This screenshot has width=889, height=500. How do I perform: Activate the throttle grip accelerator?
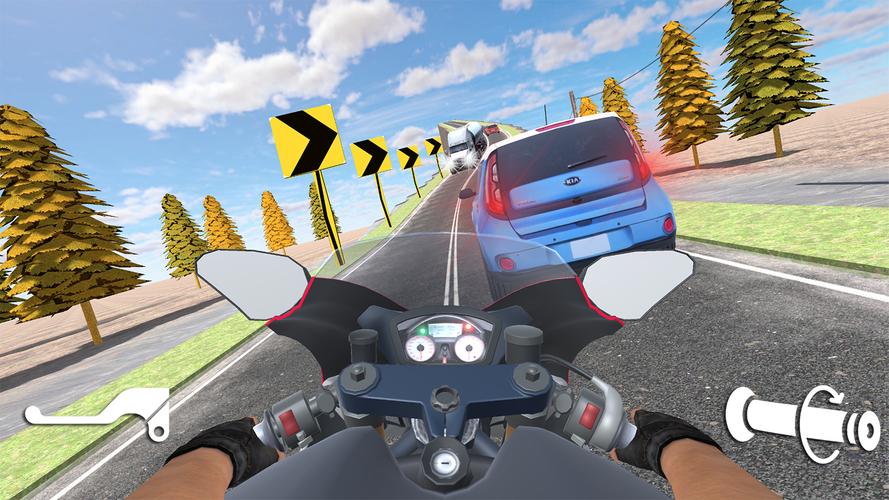pos(803,422)
